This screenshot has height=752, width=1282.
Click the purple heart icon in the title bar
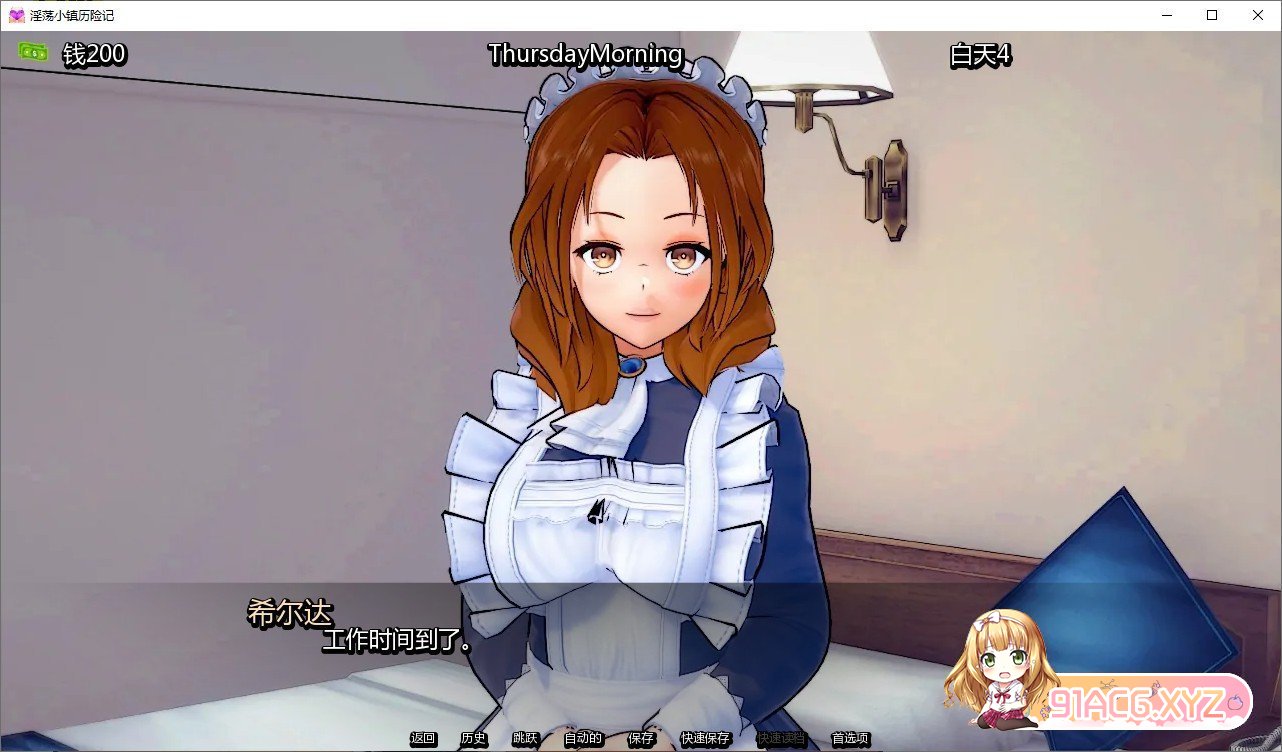tap(14, 14)
